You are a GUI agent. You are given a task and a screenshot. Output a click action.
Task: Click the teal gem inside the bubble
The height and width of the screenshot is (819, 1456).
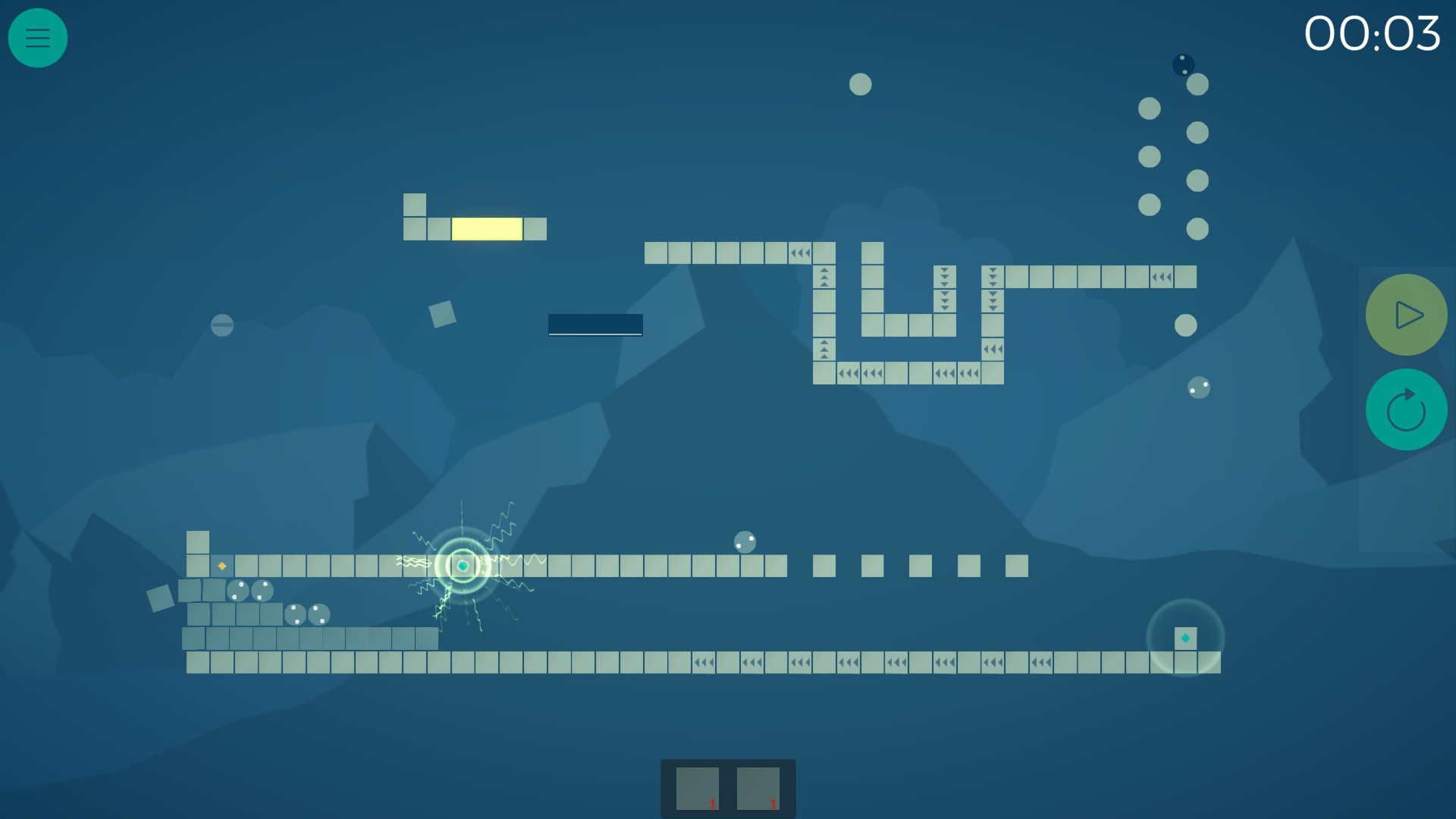pyautogui.click(x=1185, y=638)
